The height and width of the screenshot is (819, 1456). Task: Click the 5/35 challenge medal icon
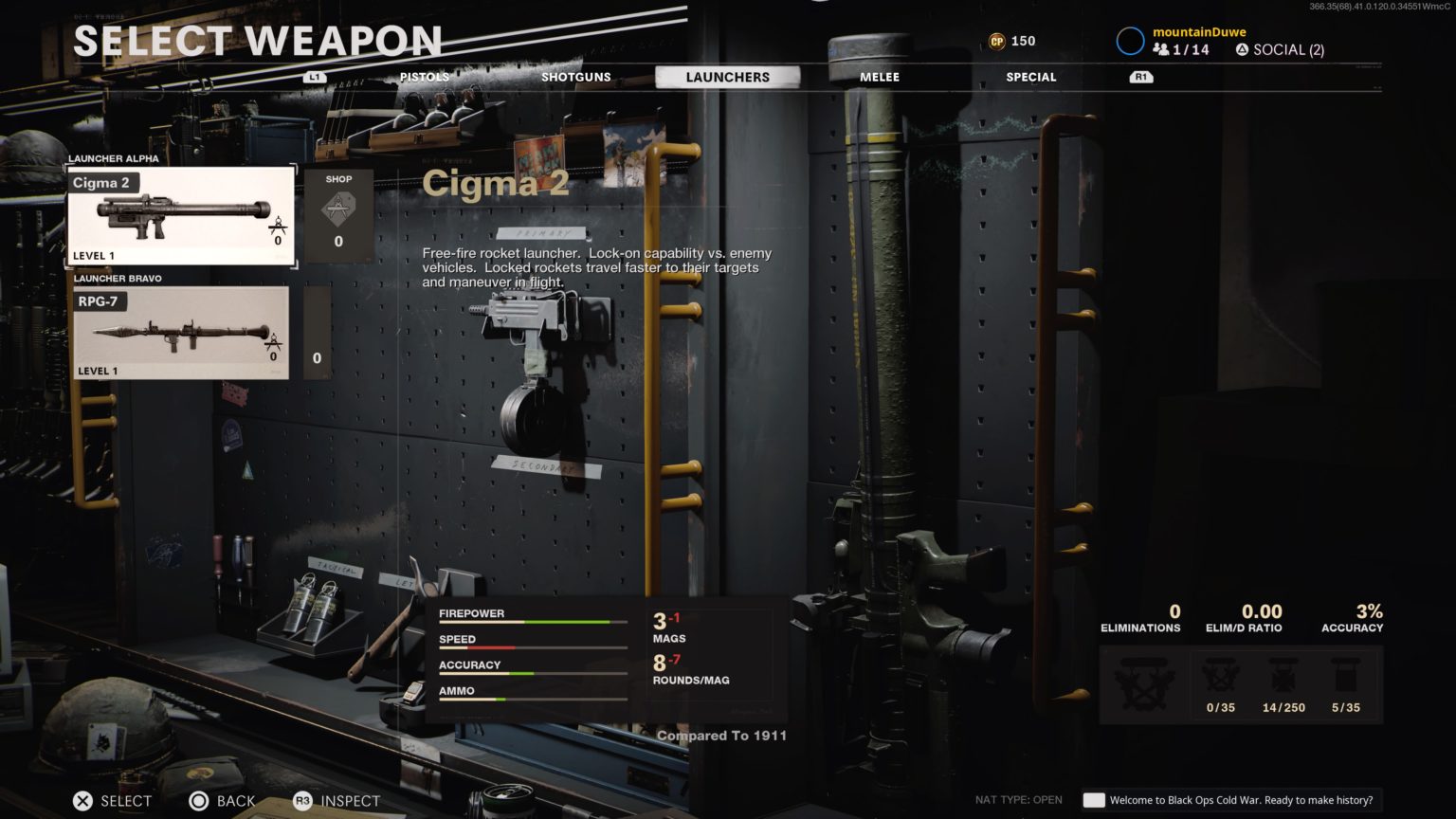(x=1347, y=675)
